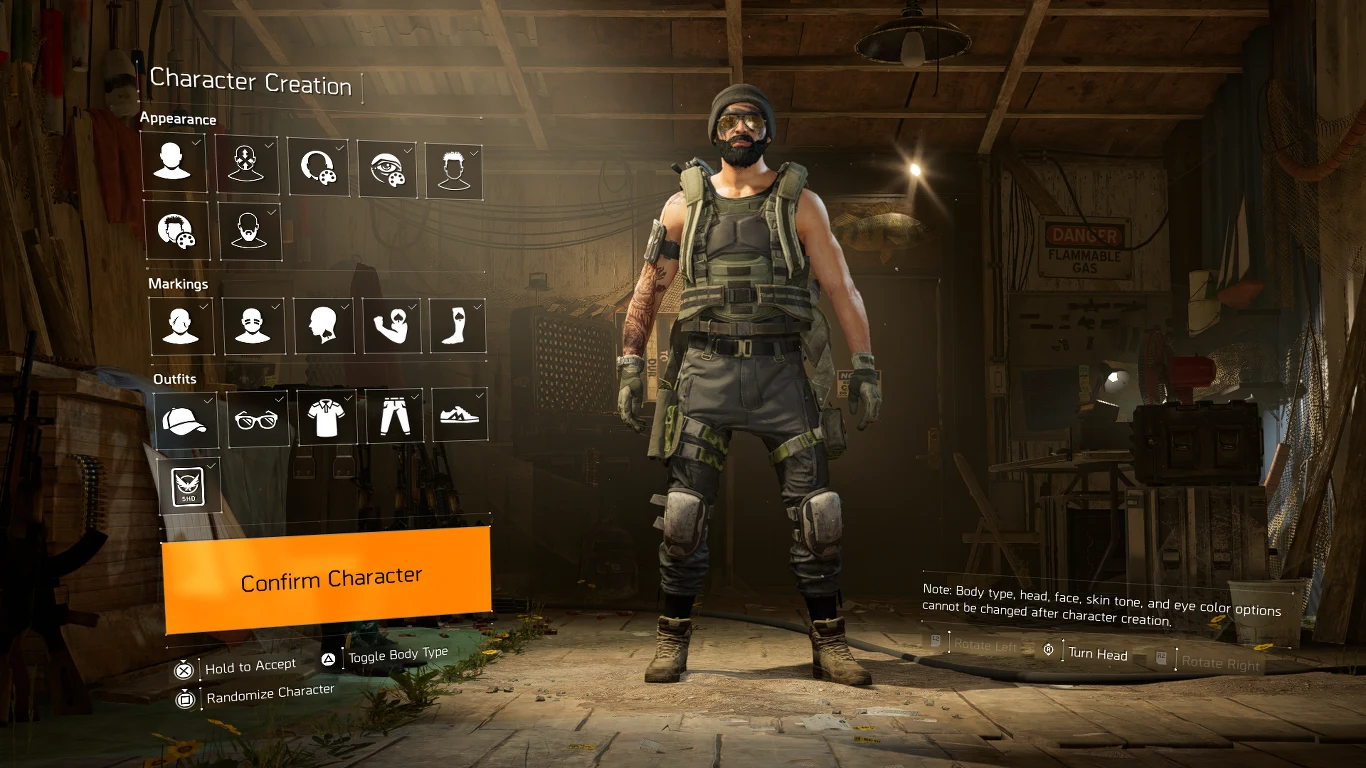
Task: Open the sunglasses outfit icon
Action: (258, 417)
